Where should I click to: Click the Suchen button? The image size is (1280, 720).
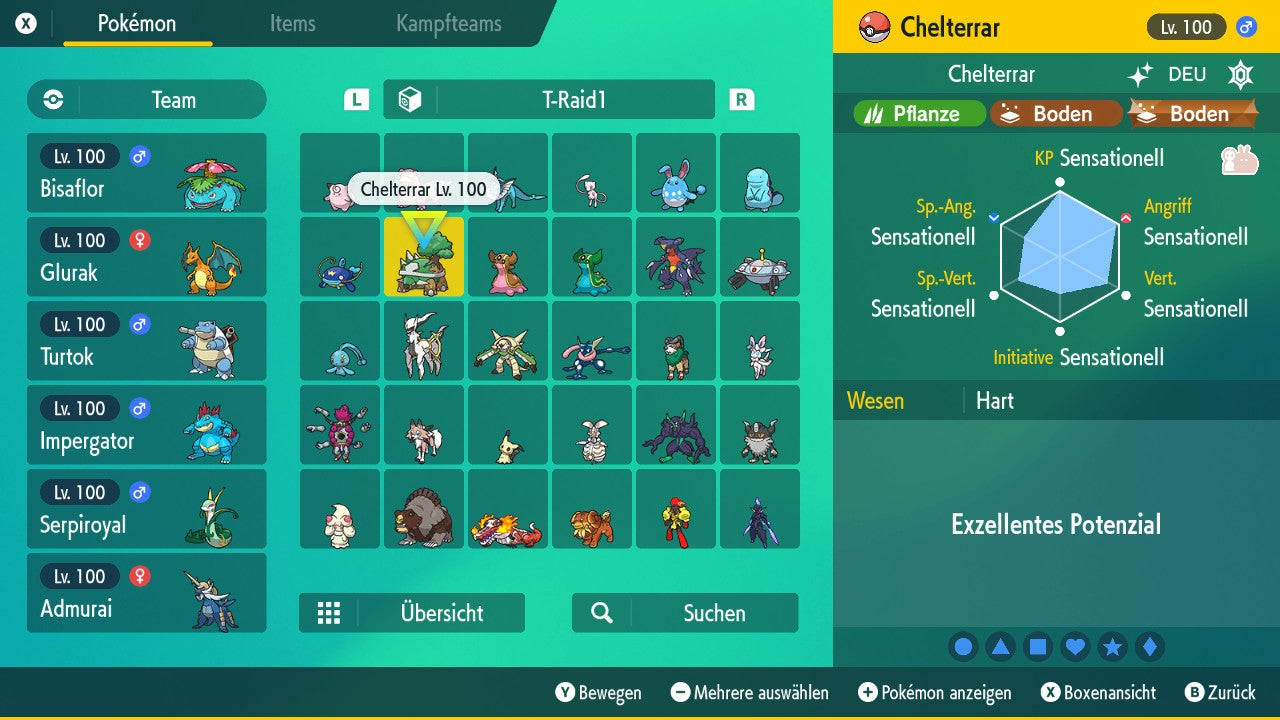click(683, 613)
